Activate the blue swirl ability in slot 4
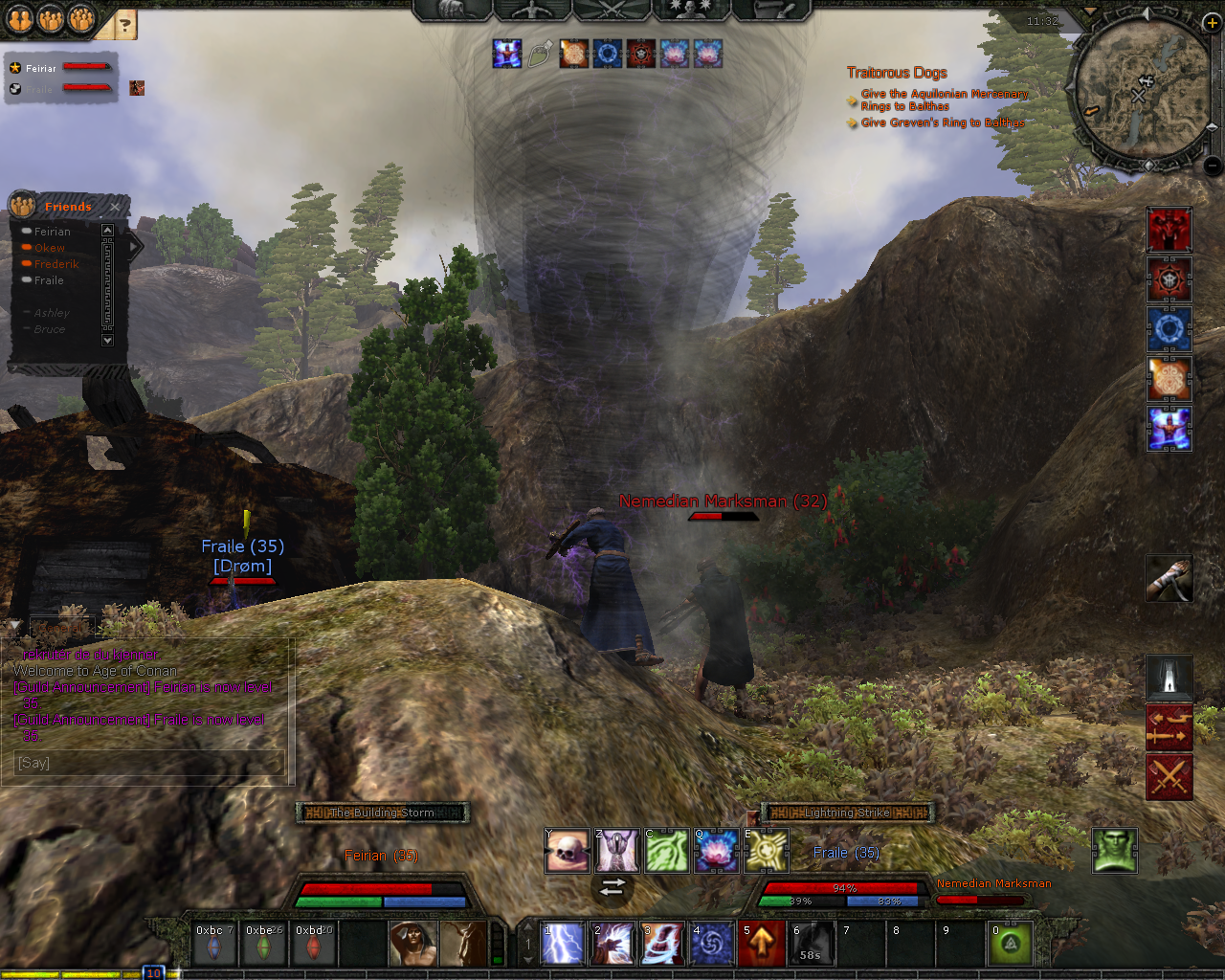 pos(712,945)
